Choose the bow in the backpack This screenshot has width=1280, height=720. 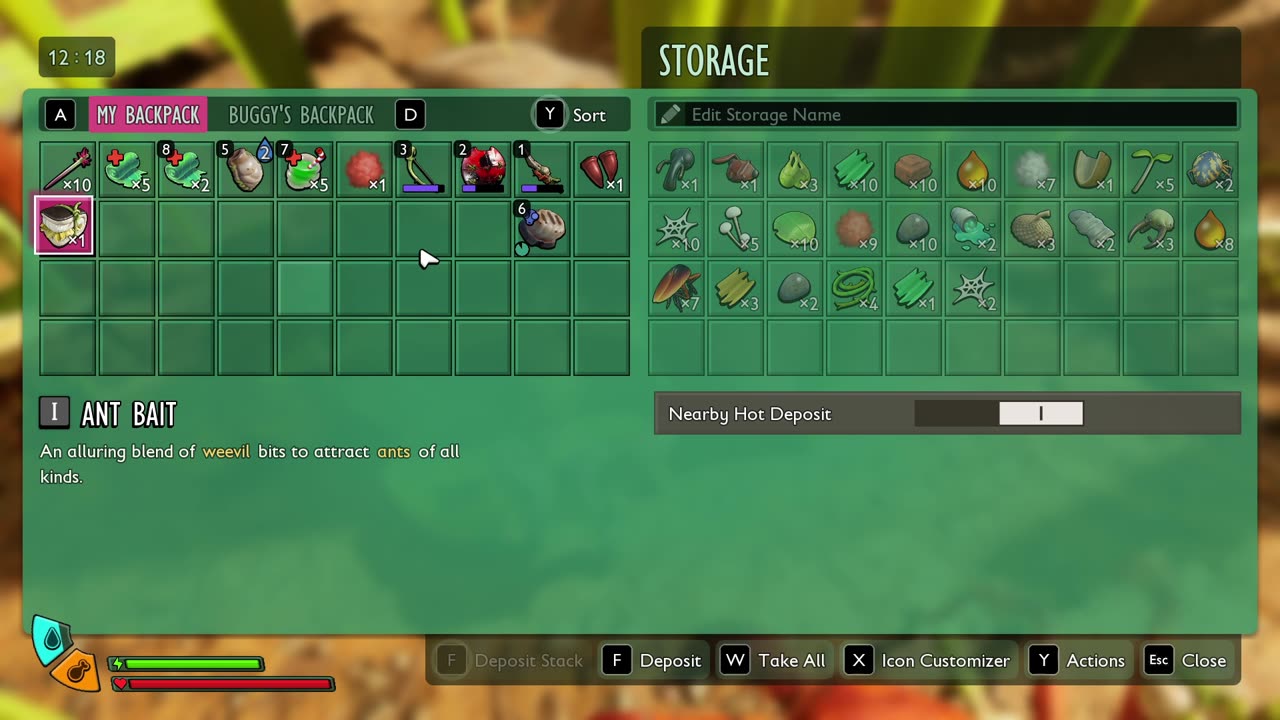[x=423, y=169]
